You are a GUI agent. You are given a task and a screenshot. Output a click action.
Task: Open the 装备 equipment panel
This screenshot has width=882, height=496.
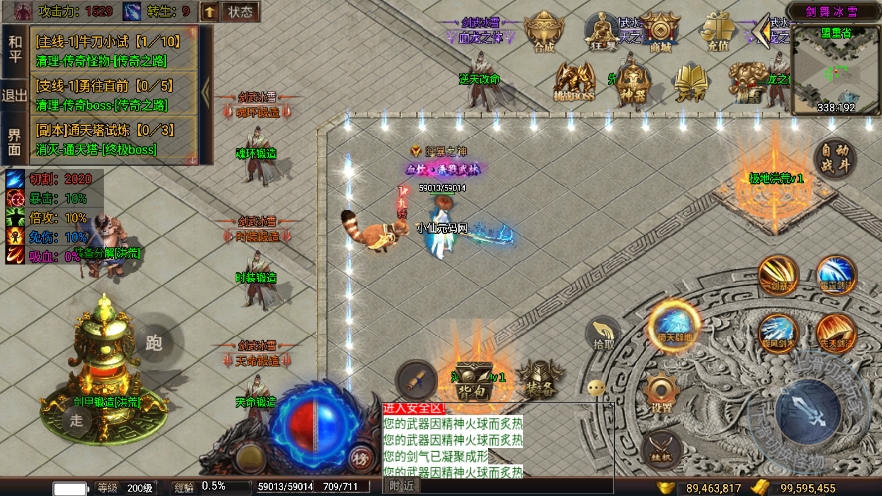[540, 380]
